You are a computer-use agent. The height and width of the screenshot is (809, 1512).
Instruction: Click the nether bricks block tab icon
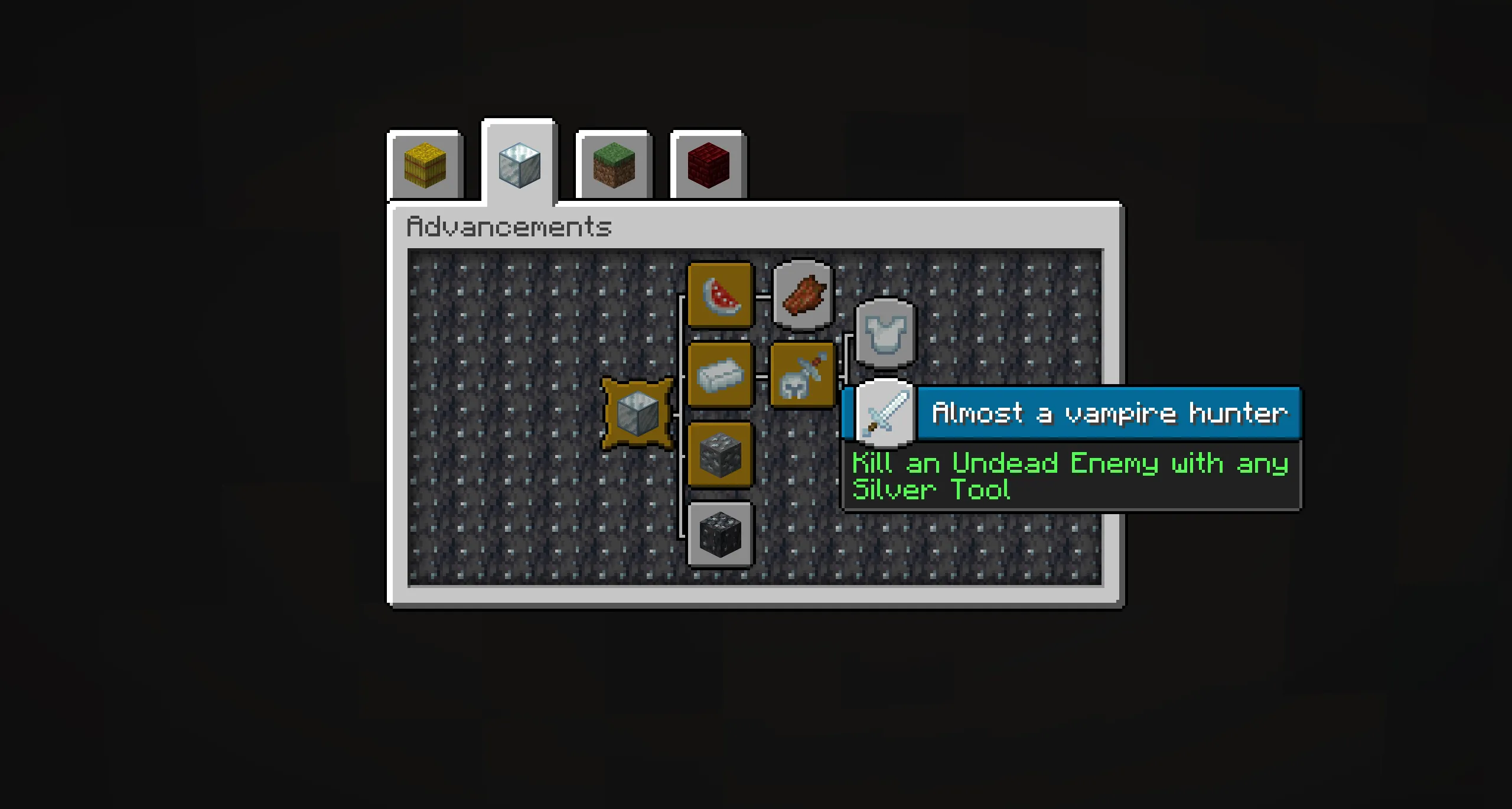tap(708, 166)
